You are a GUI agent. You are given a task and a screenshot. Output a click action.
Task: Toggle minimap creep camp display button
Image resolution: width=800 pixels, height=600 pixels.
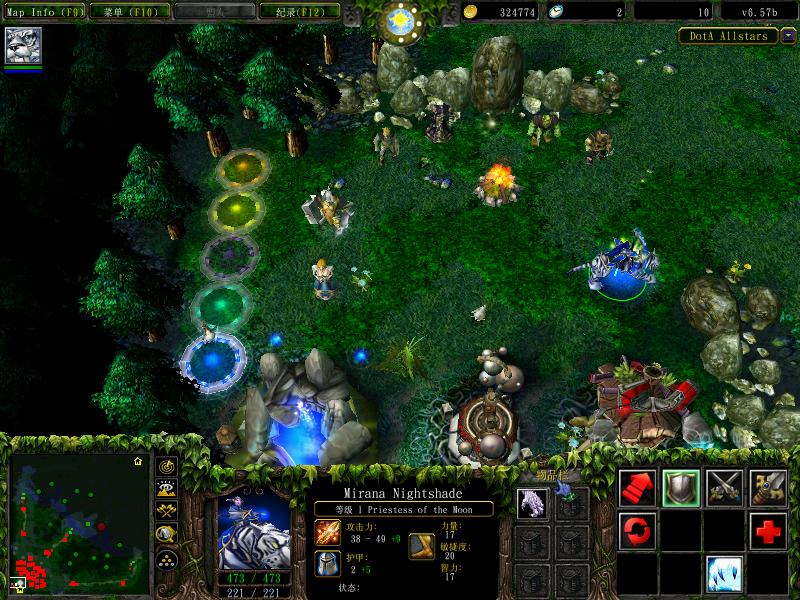[x=166, y=535]
